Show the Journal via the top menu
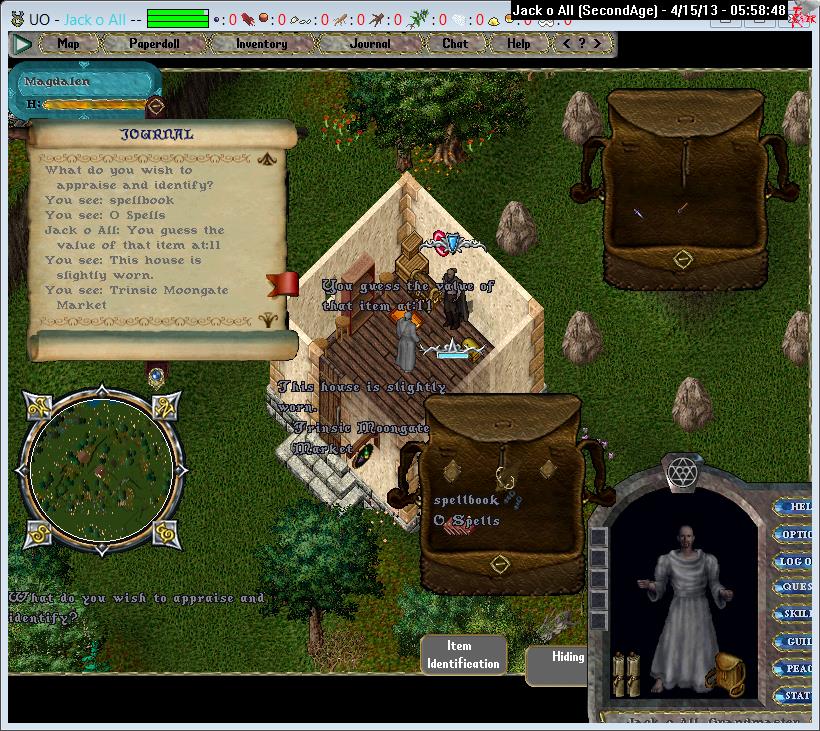 [370, 44]
